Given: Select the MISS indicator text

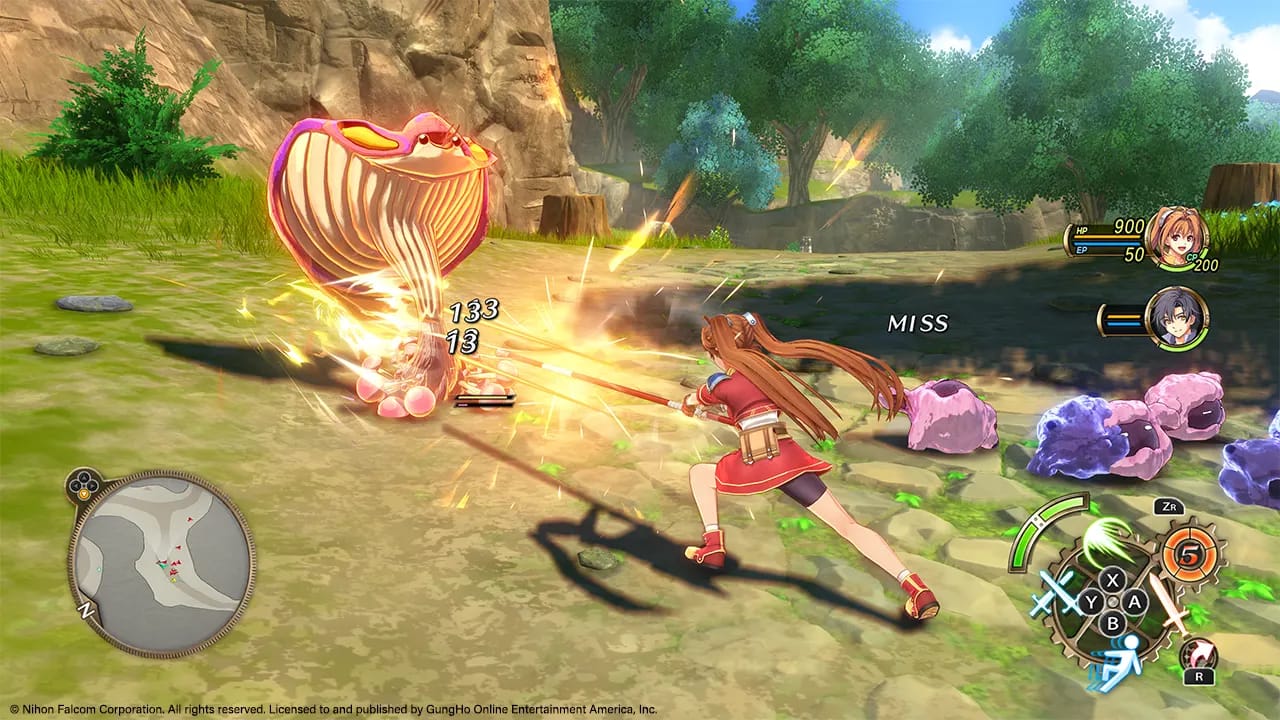Looking at the screenshot, I should click(x=917, y=324).
